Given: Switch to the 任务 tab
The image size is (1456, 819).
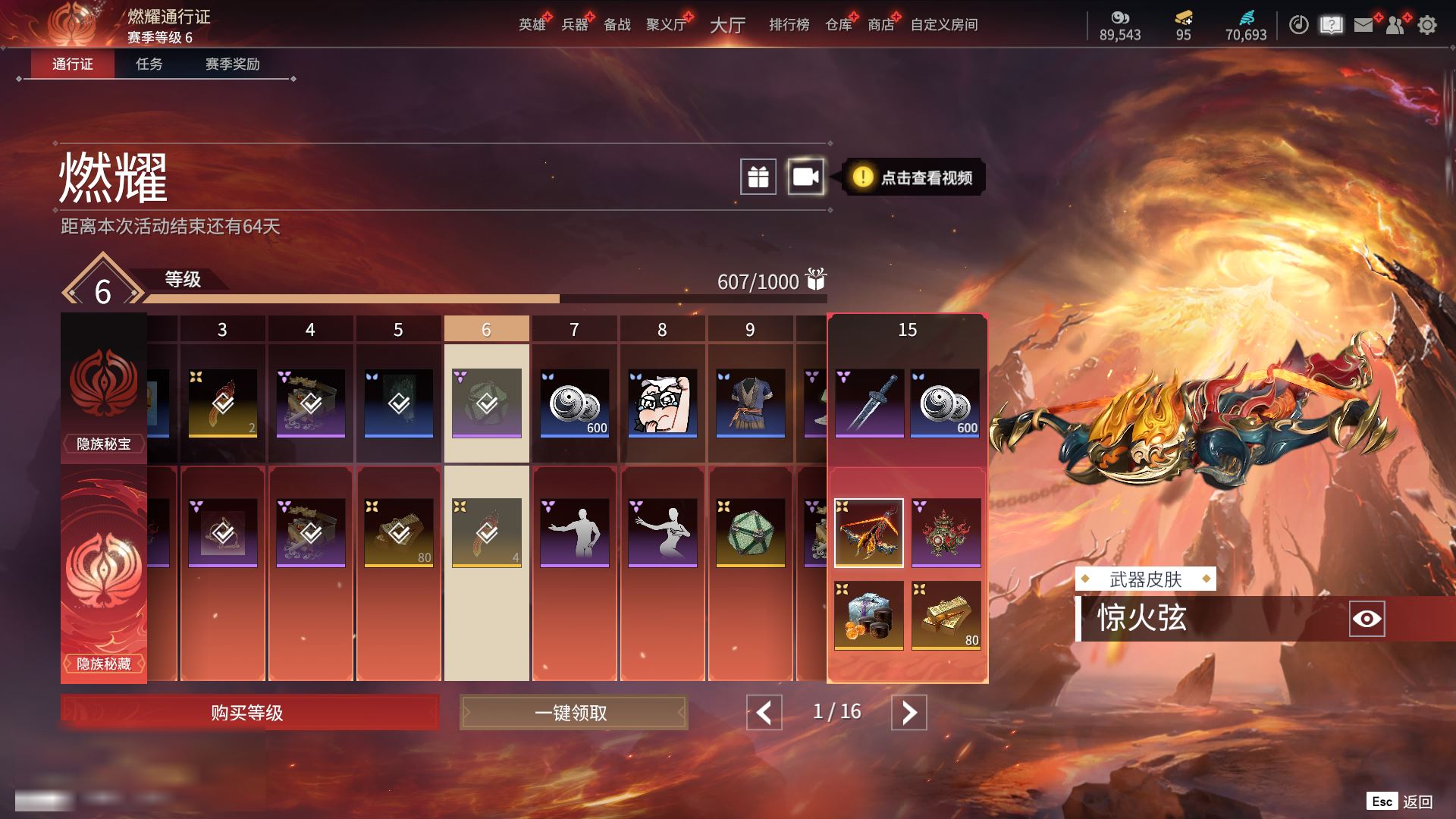Looking at the screenshot, I should tap(149, 64).
